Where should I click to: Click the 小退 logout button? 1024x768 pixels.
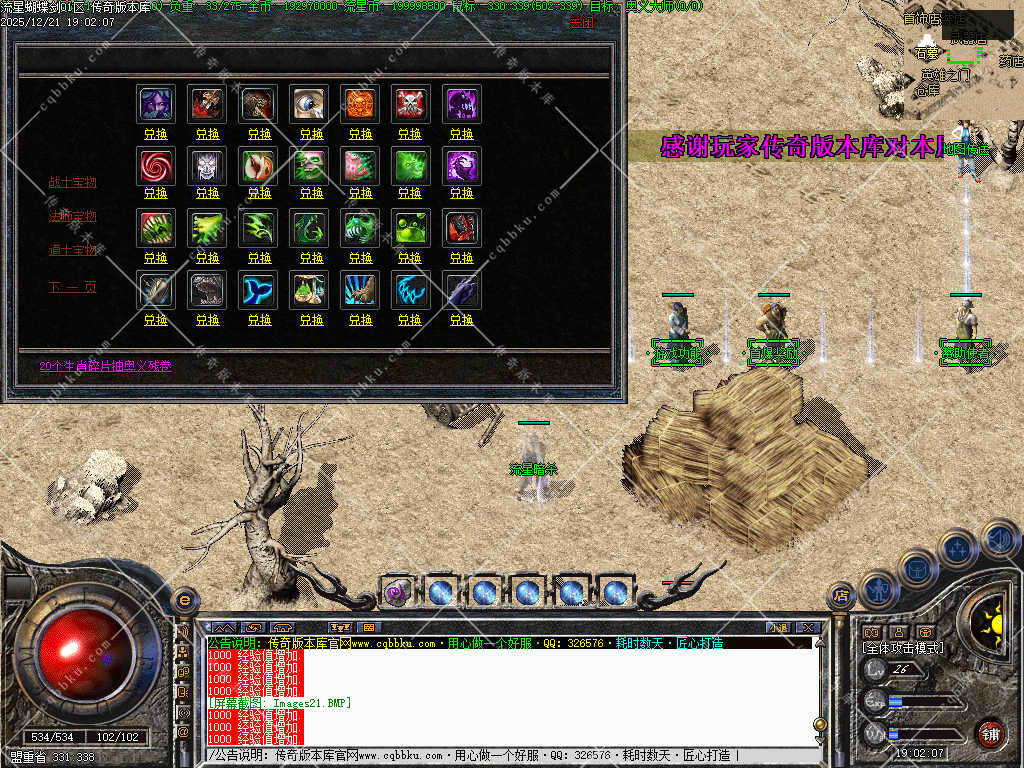[x=778, y=628]
